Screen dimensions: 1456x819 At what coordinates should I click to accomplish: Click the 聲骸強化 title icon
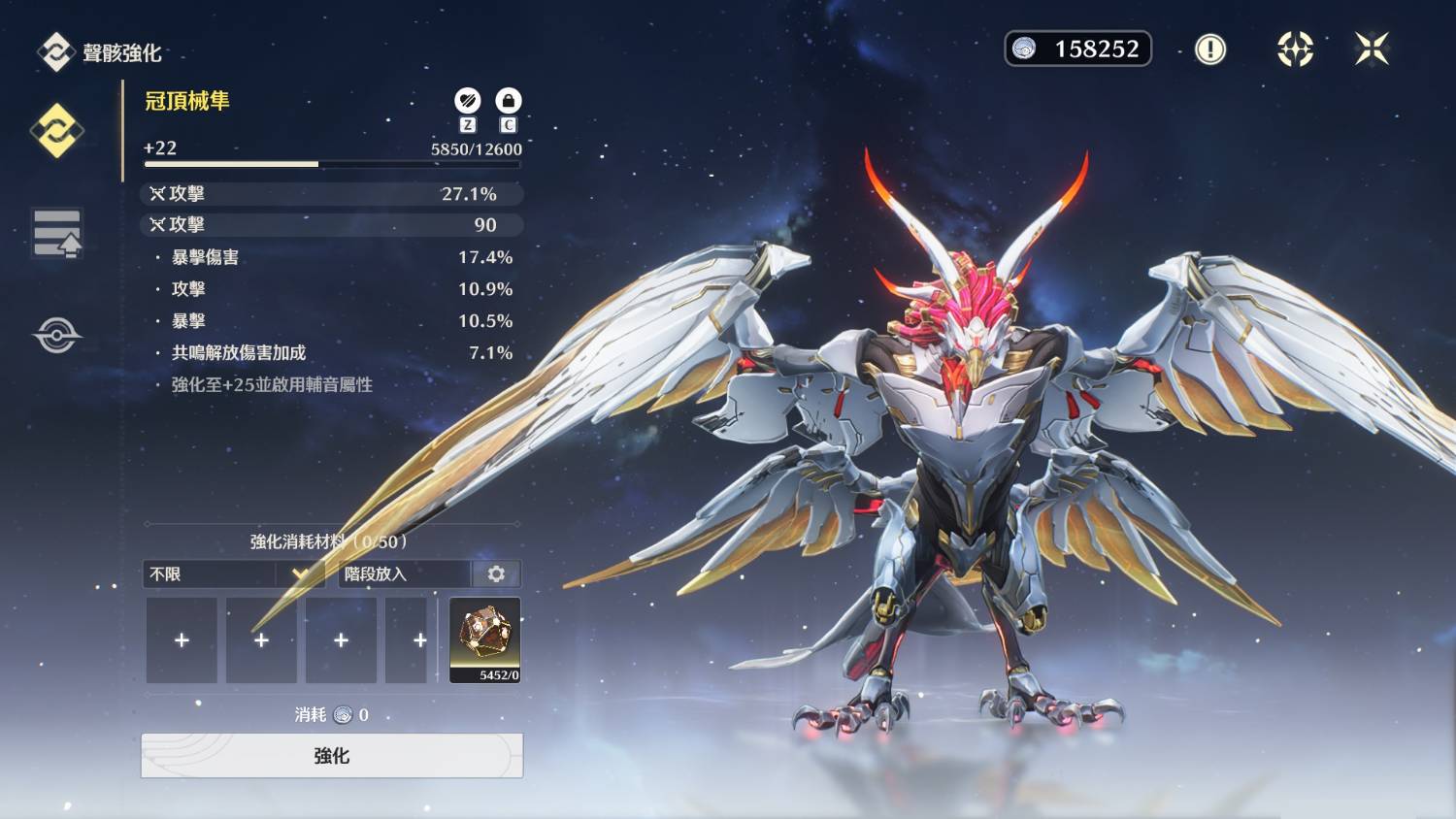[x=55, y=52]
